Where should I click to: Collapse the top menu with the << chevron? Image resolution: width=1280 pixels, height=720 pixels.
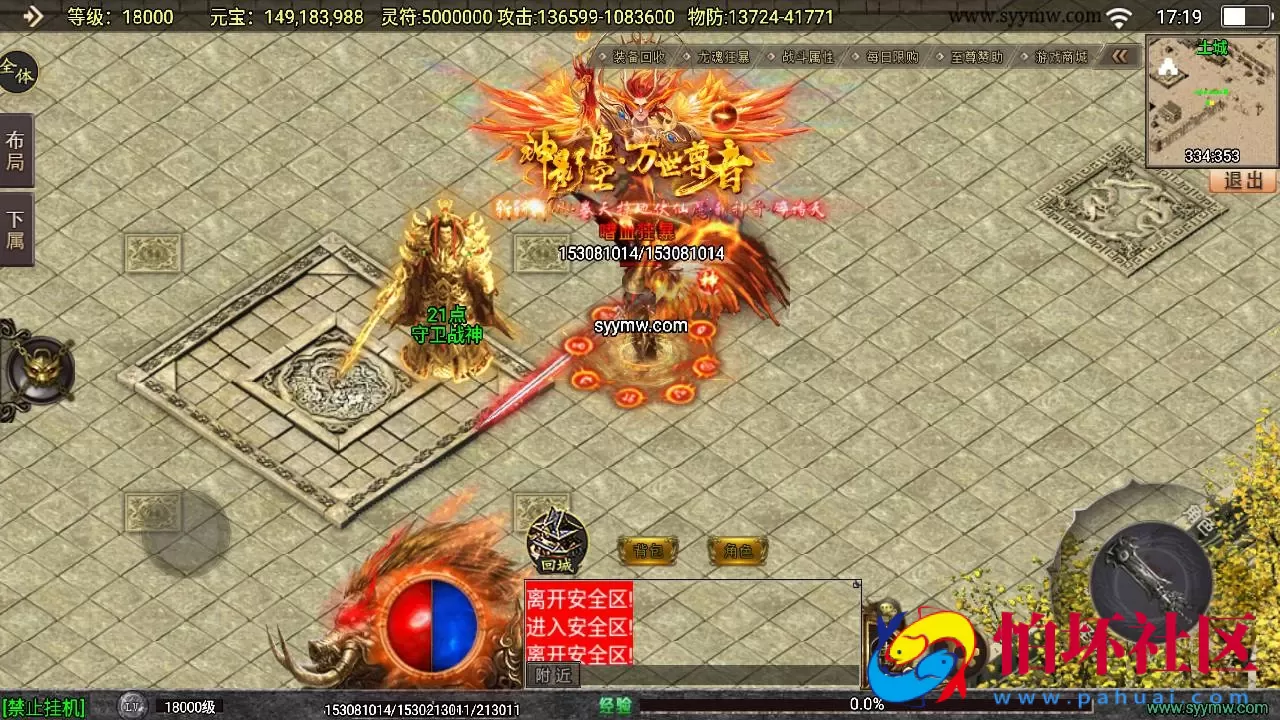pos(1120,57)
